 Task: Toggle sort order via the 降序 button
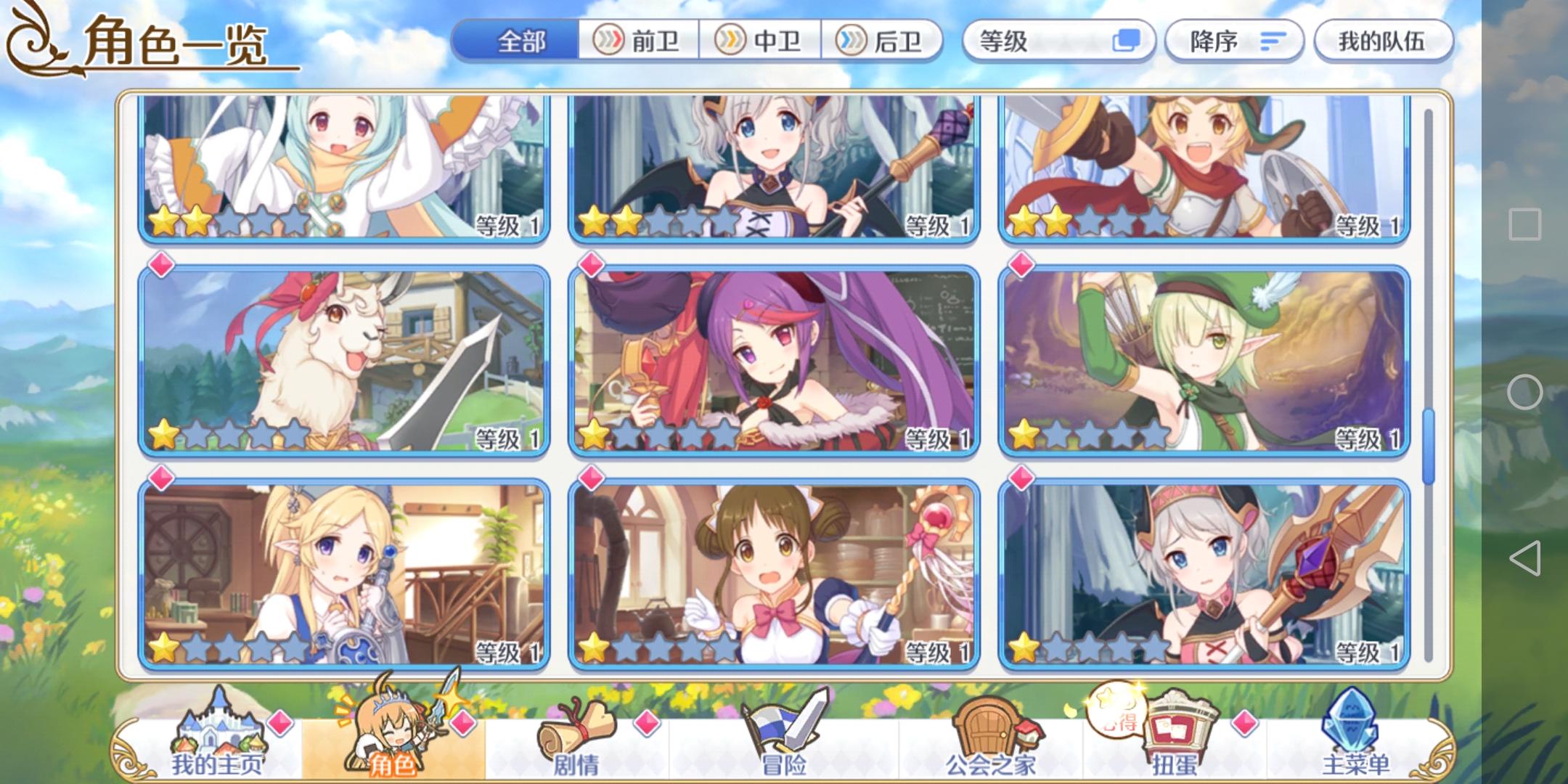(x=1233, y=41)
